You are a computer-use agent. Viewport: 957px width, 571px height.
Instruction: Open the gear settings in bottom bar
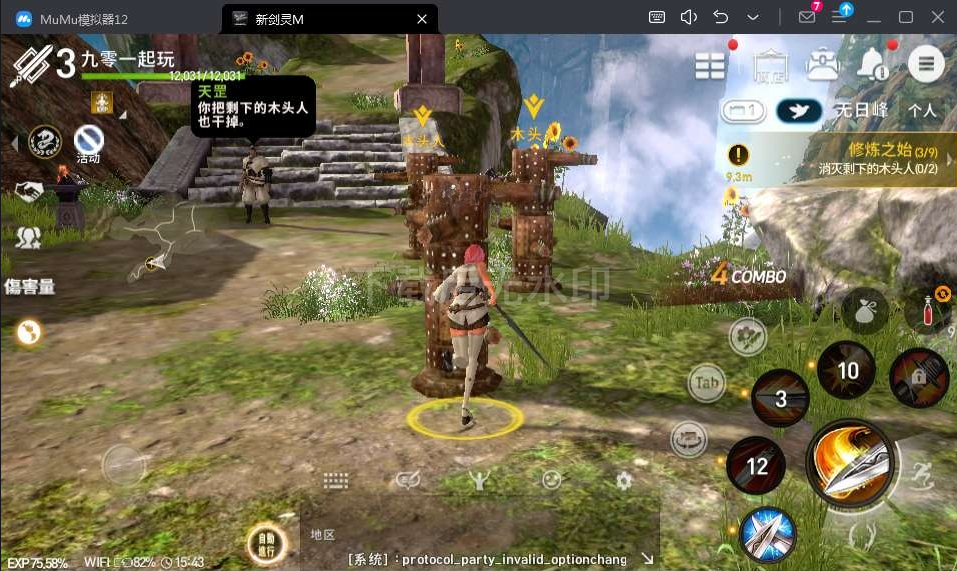coord(624,481)
